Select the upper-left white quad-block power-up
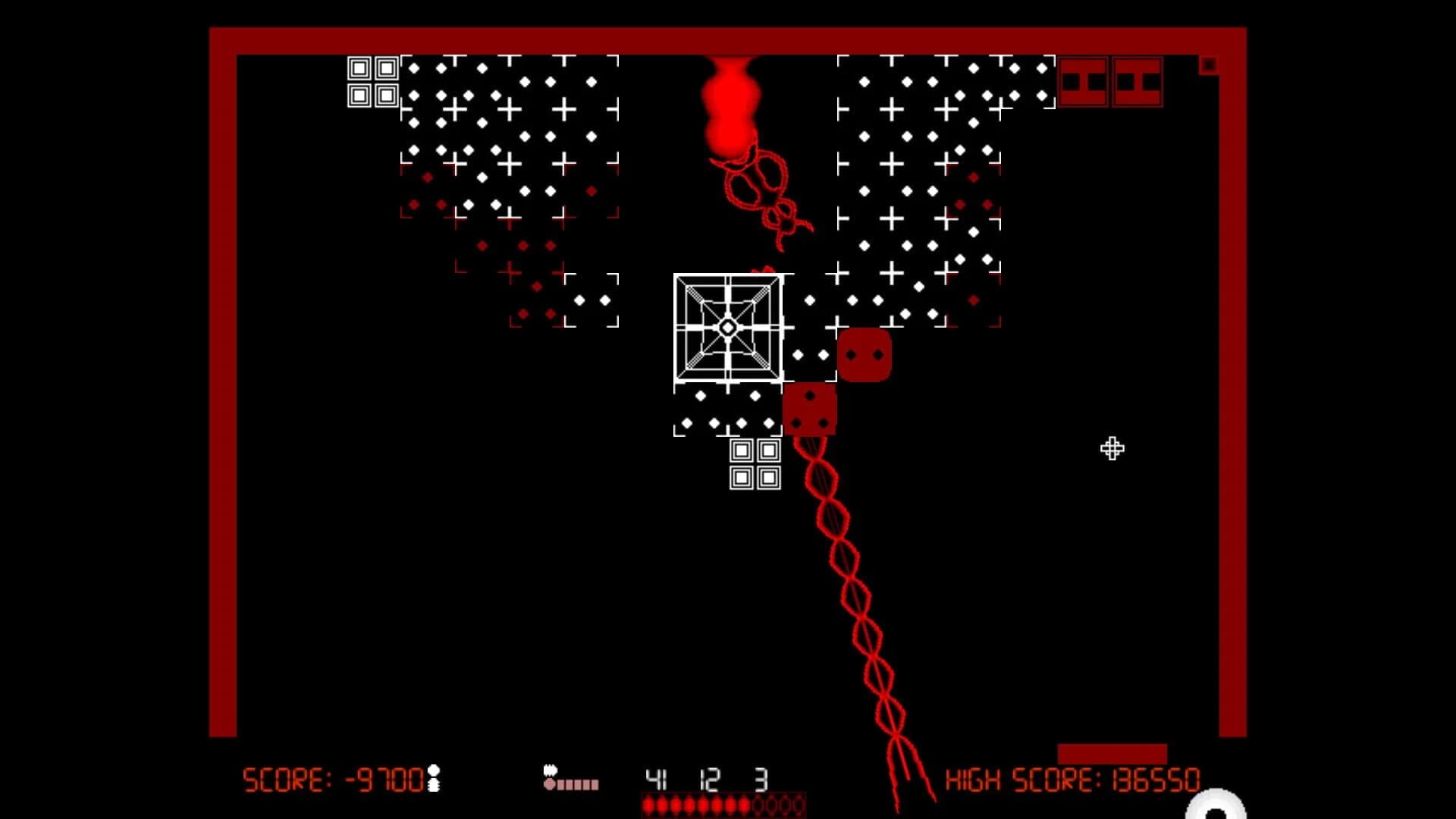Screen dimensions: 1456x819 pyautogui.click(x=373, y=81)
